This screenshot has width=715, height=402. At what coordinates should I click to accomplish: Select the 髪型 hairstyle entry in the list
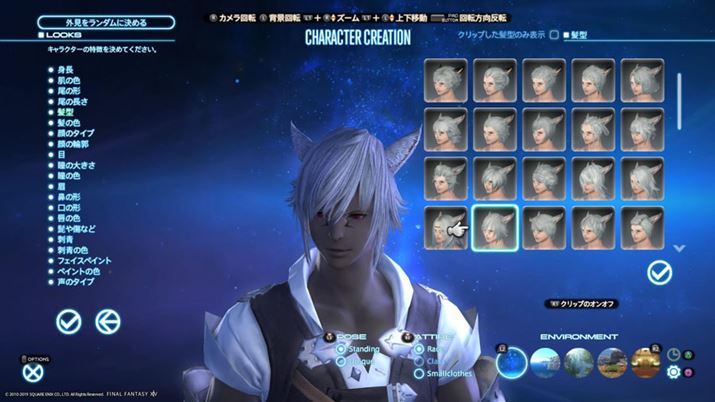click(x=66, y=114)
